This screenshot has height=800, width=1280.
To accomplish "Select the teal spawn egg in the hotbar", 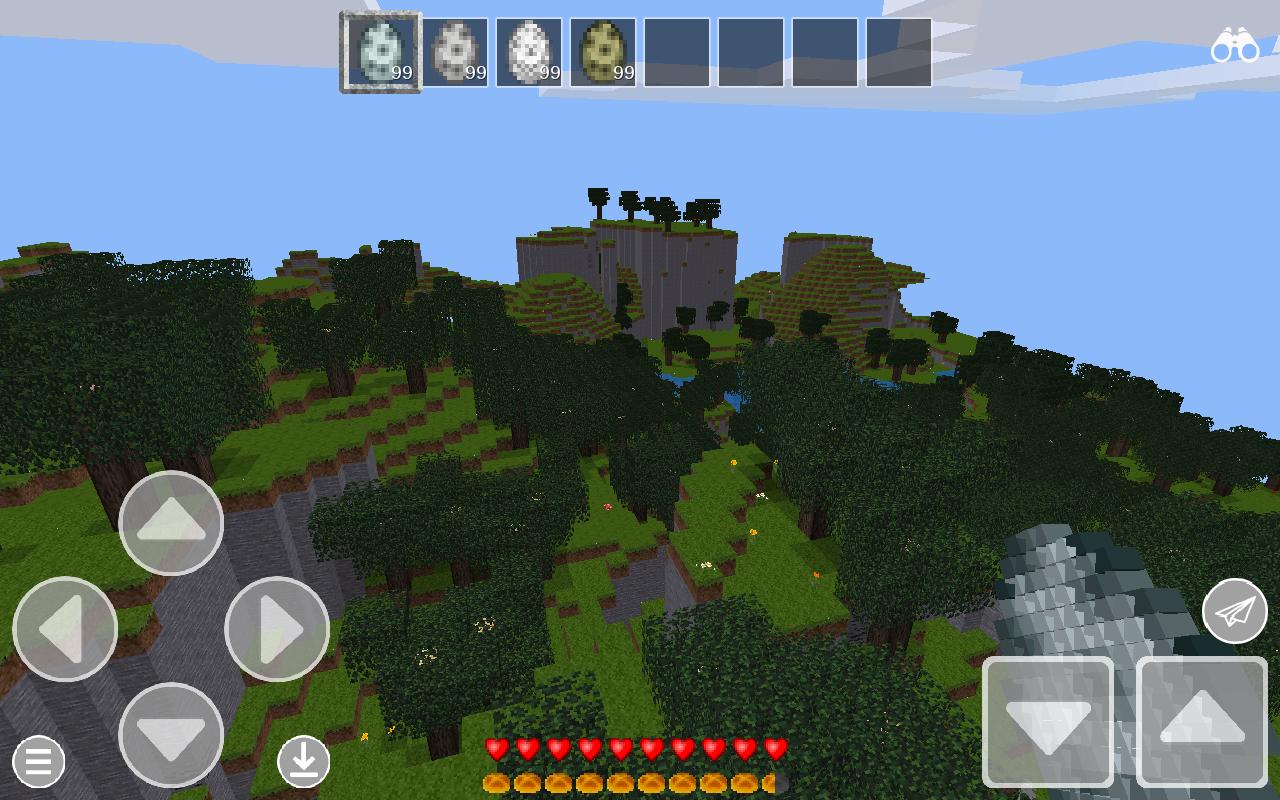I will tap(380, 50).
